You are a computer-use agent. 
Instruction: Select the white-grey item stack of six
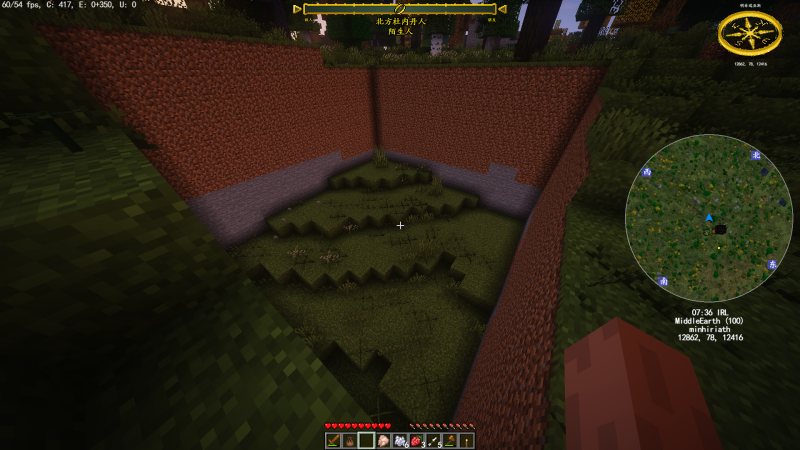coord(400,440)
